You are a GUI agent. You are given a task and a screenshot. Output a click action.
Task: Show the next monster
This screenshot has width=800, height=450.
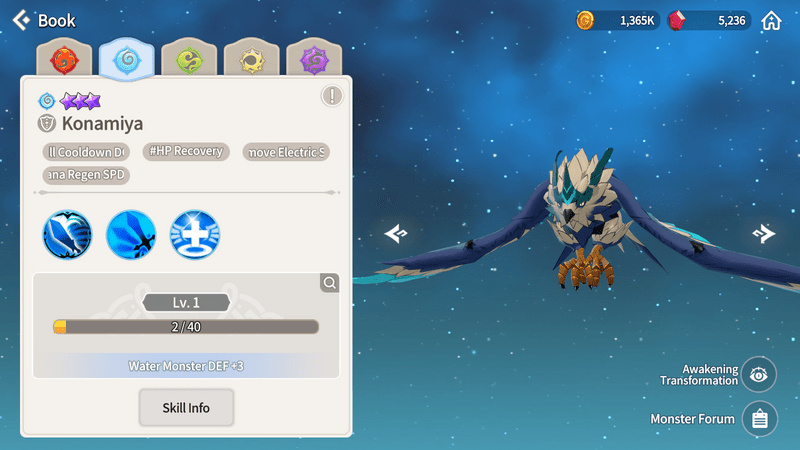(x=764, y=234)
